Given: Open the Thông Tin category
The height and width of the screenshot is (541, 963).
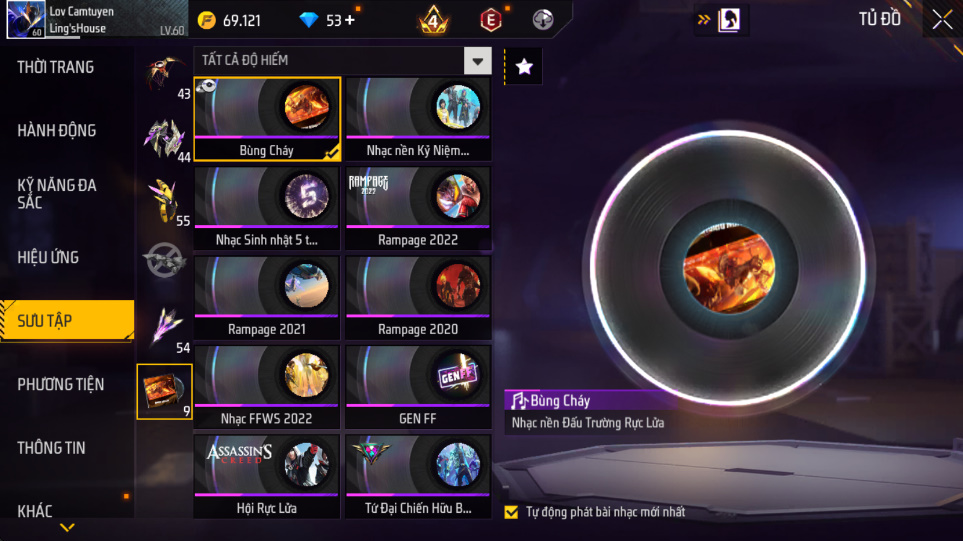Looking at the screenshot, I should [x=51, y=447].
